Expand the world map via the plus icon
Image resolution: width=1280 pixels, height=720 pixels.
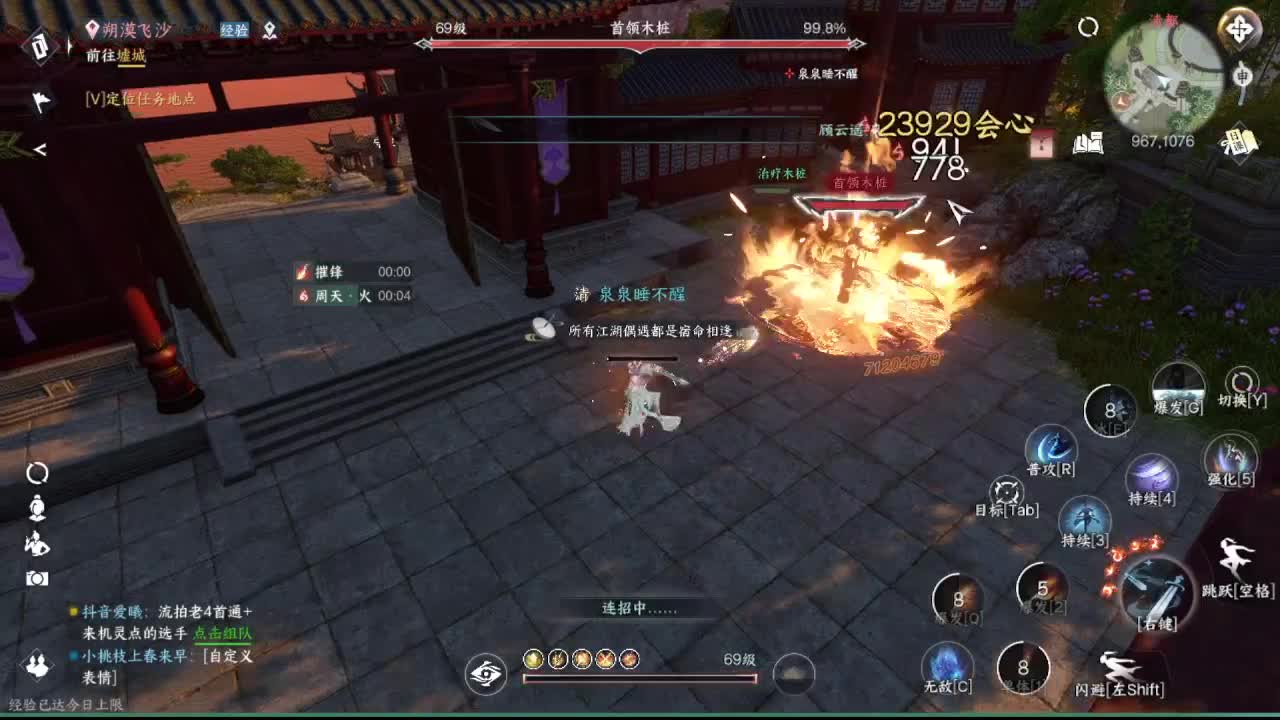coord(1239,29)
